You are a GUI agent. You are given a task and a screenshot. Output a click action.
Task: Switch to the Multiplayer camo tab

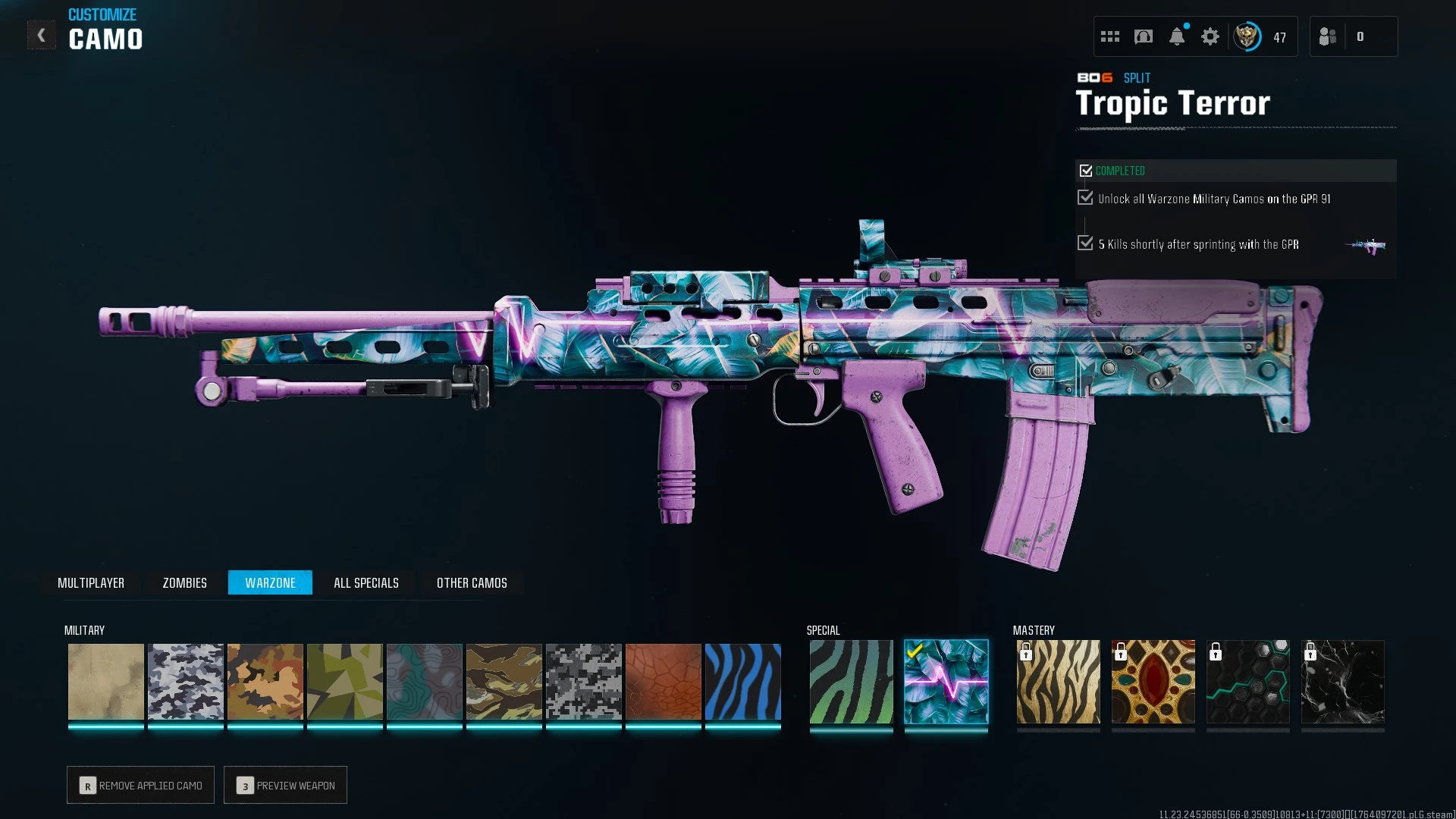[x=91, y=582]
